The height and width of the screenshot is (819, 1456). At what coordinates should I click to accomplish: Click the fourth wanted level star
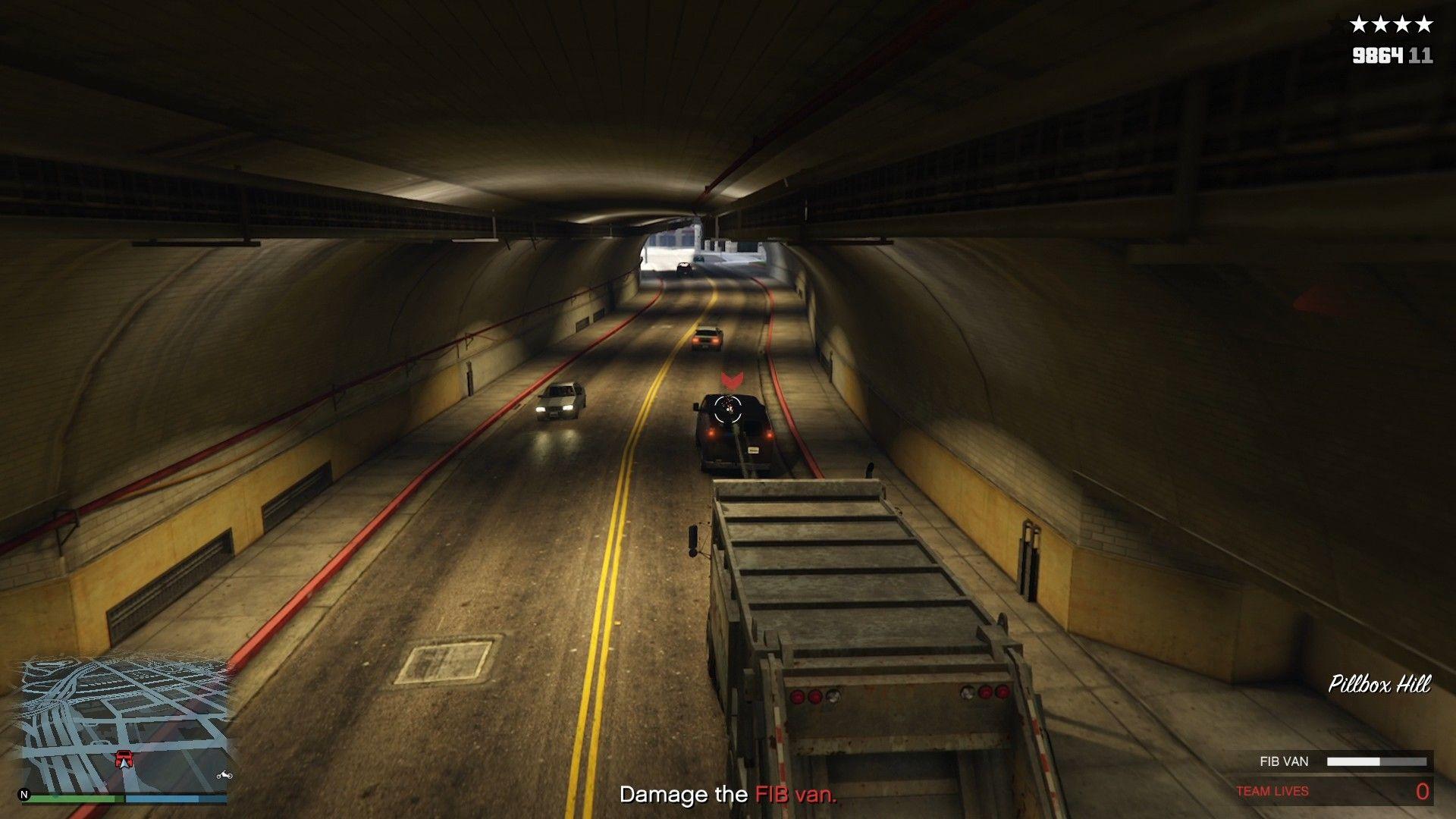(x=1425, y=24)
